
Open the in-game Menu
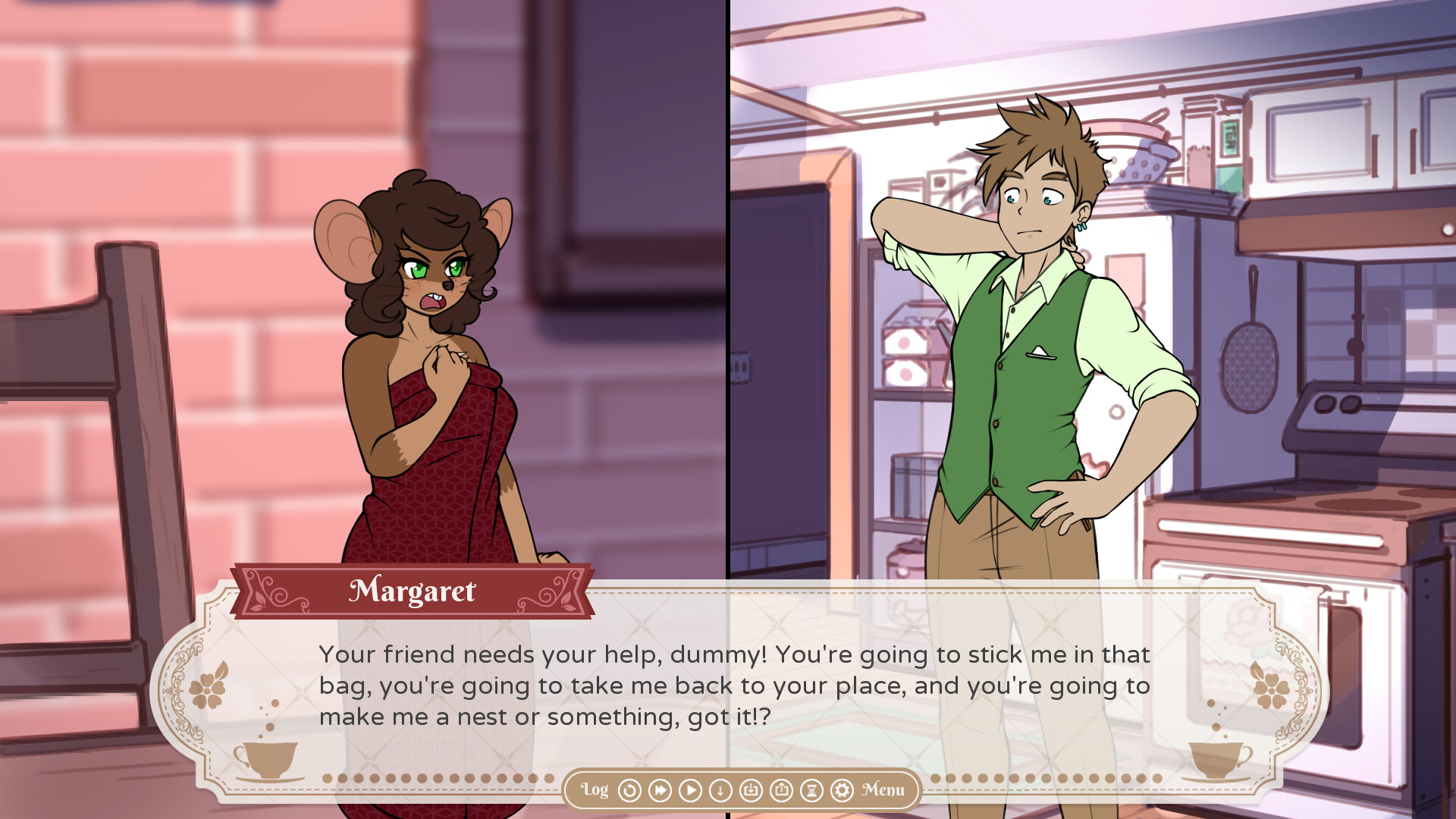click(881, 790)
